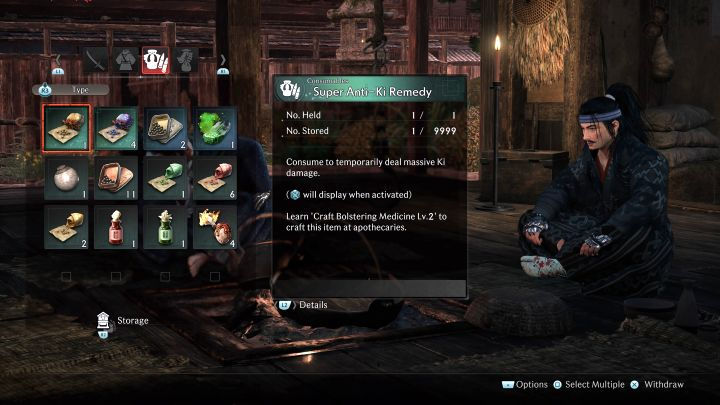Pick the purple pouch medicine slot
Viewport: 720px width, 405px height.
tap(116, 128)
